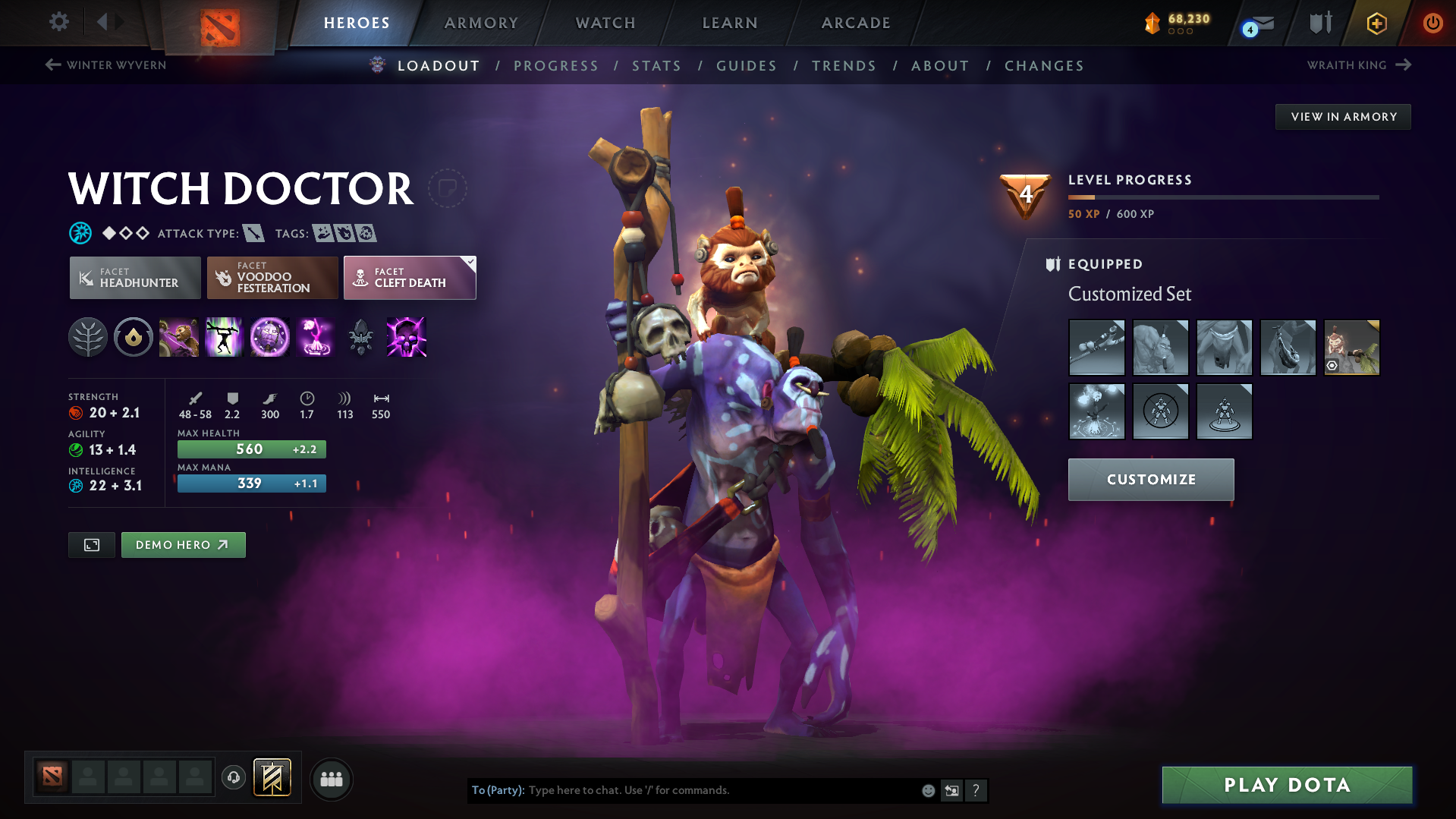Click the level progress XP bar
Screen dimensions: 1456x819
tap(1223, 197)
